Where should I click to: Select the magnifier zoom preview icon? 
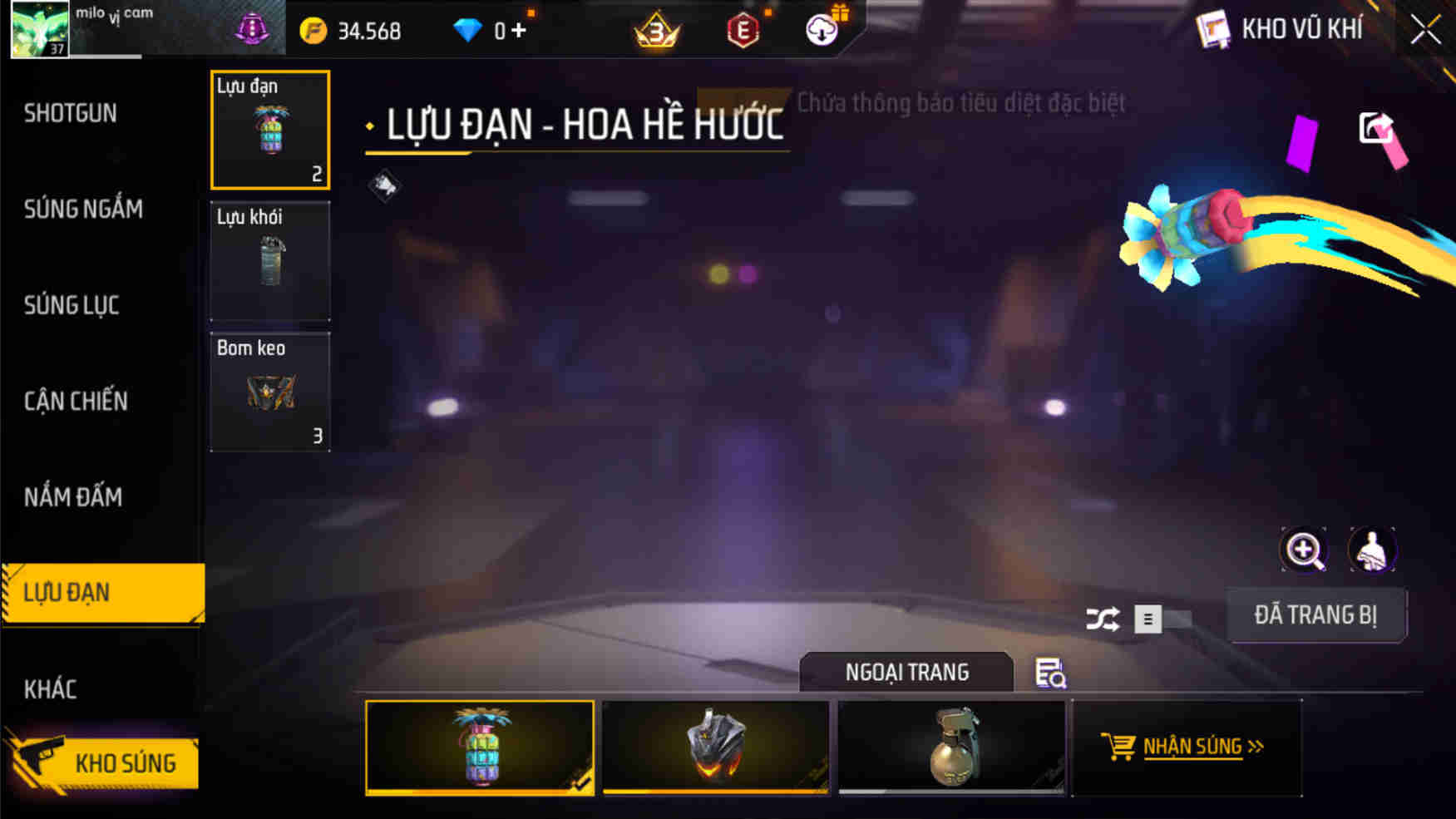click(1305, 550)
